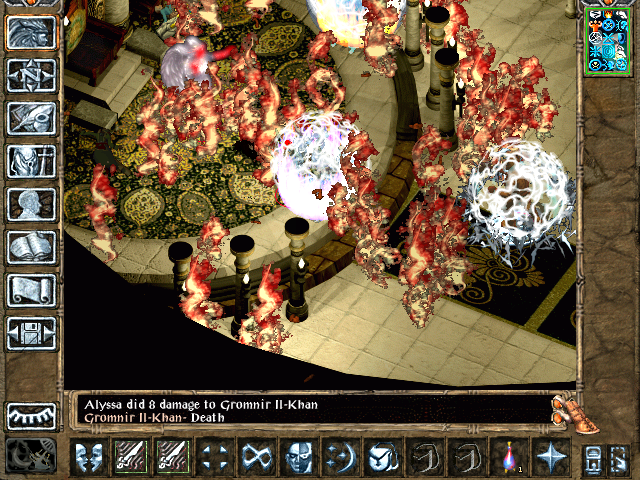Open the mage spellbook
Screen dimensions: 640x480
pos(31,247)
